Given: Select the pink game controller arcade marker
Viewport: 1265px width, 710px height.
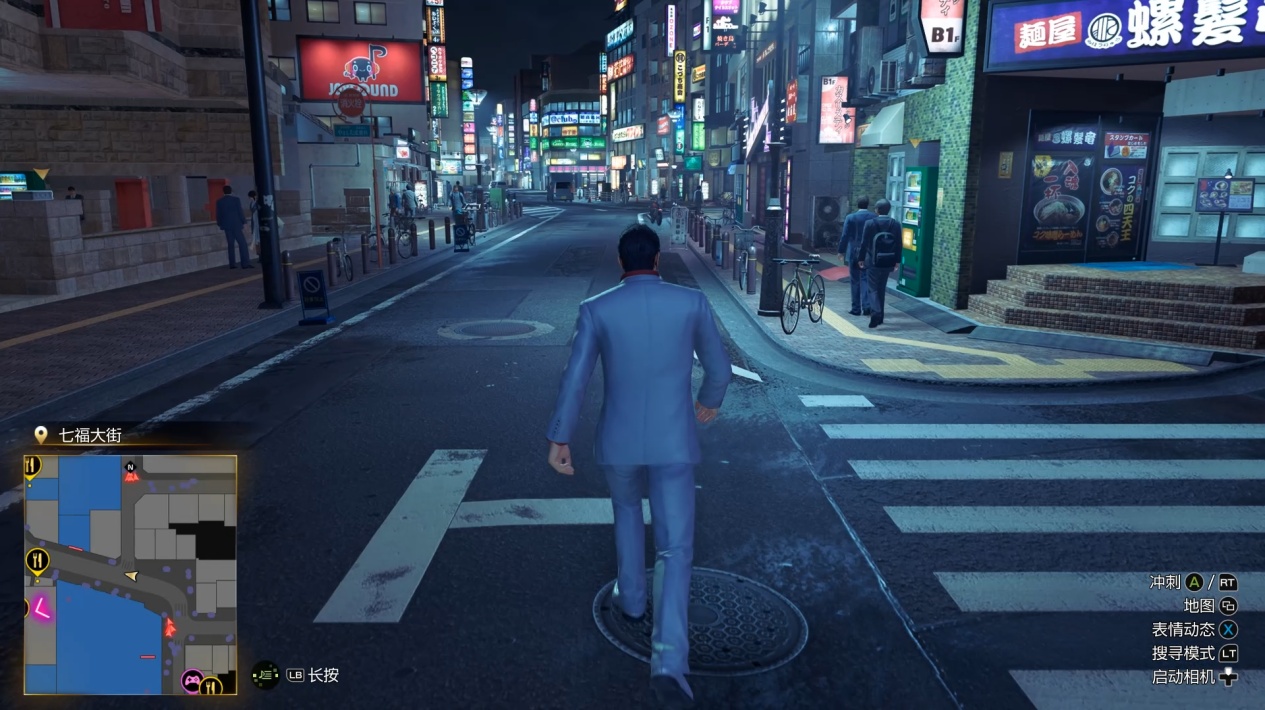Looking at the screenshot, I should coord(190,682).
